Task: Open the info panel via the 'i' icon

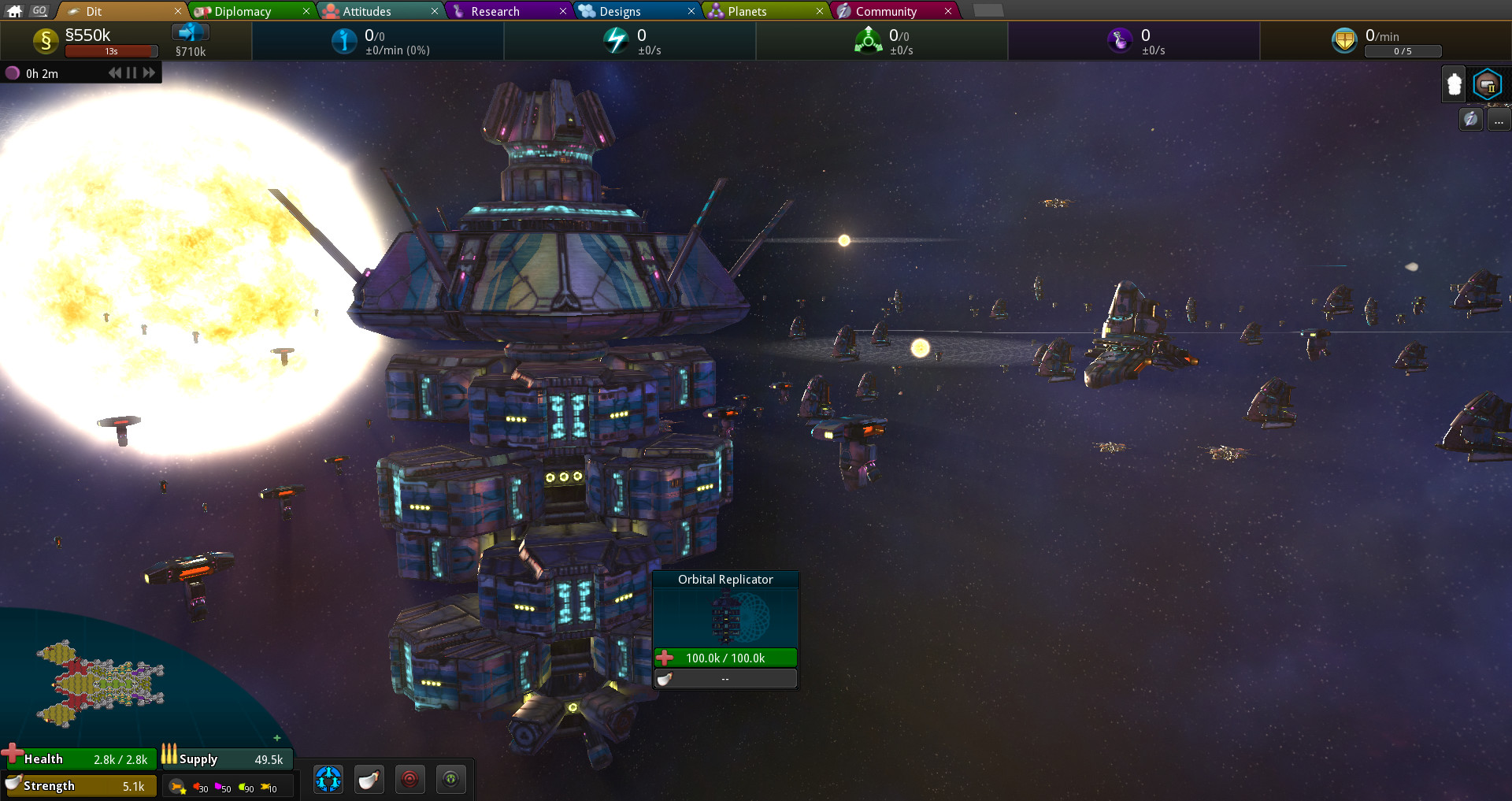Action: [x=1470, y=120]
